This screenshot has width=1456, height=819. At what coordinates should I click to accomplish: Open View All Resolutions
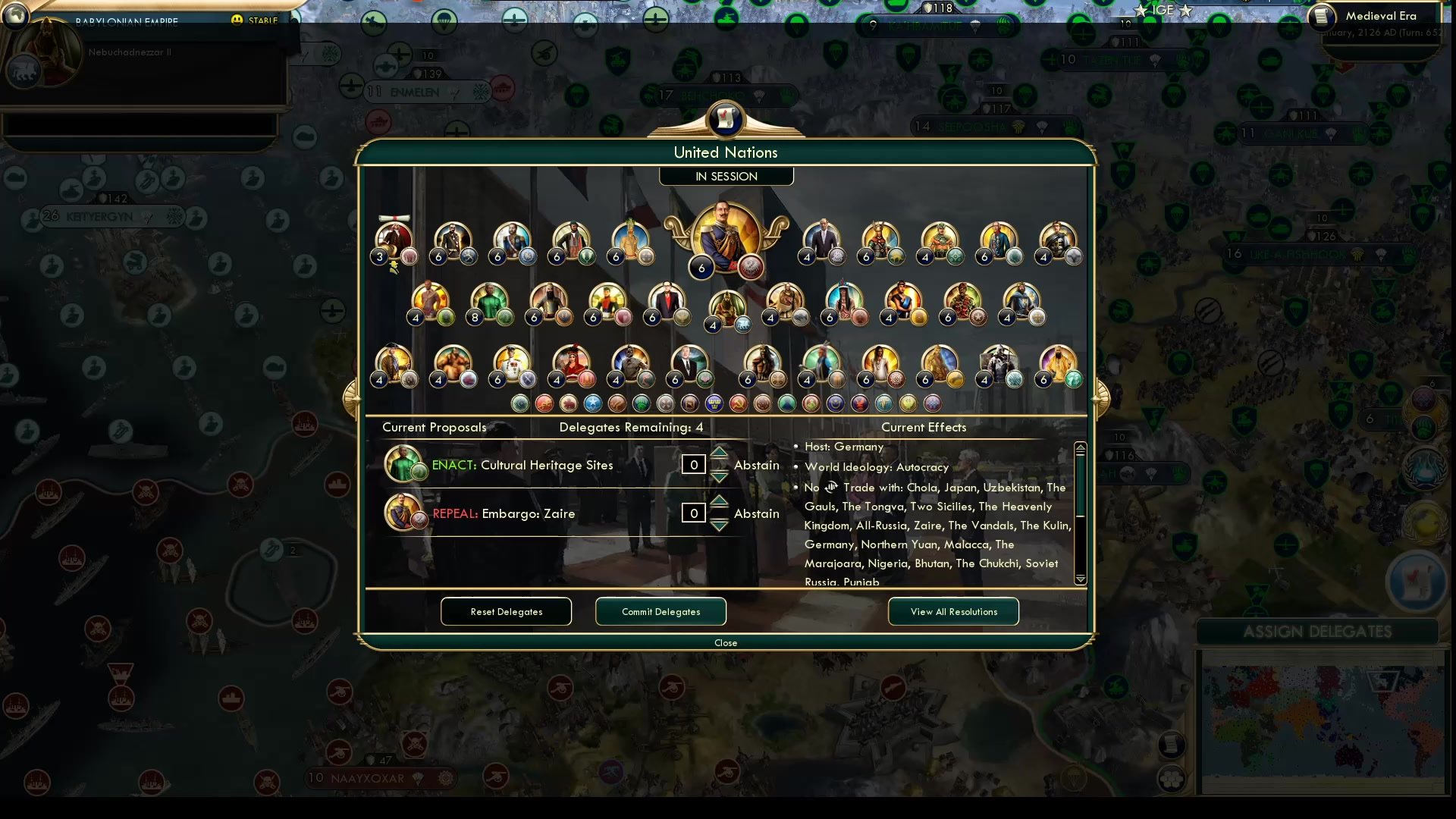(953, 611)
